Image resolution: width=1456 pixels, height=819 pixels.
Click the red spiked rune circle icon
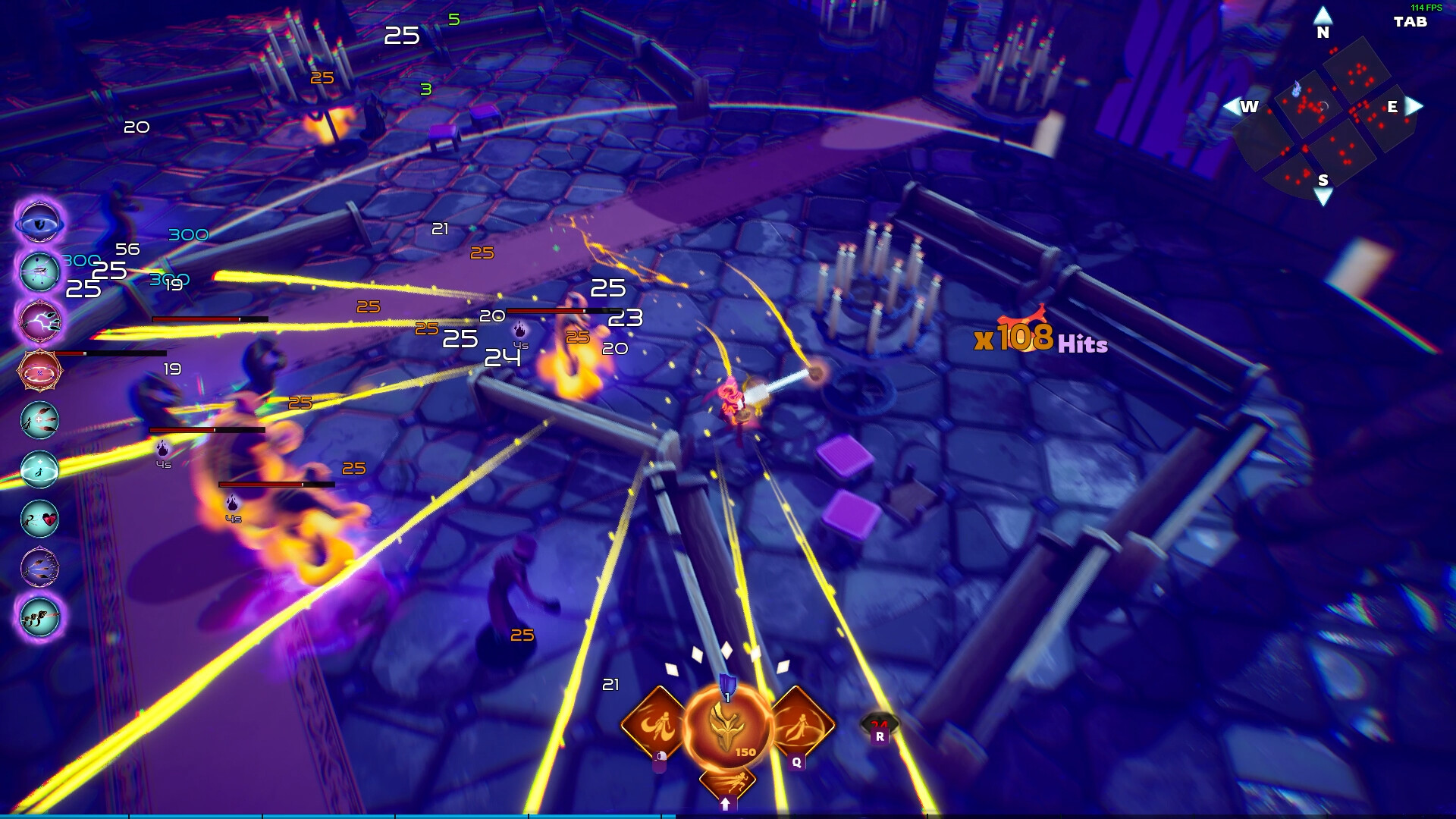[x=39, y=371]
